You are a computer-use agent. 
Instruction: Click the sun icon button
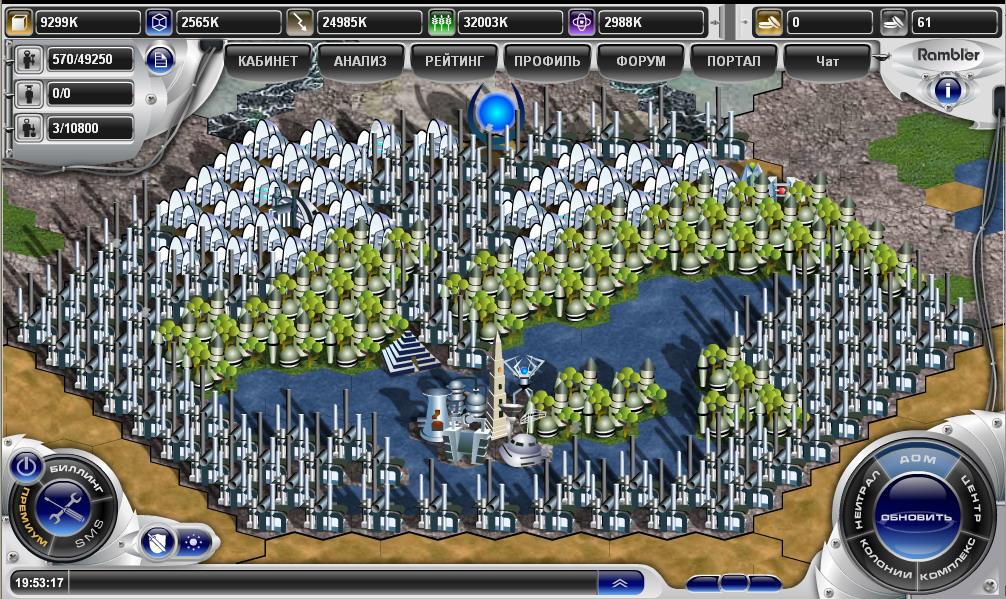click(x=192, y=543)
